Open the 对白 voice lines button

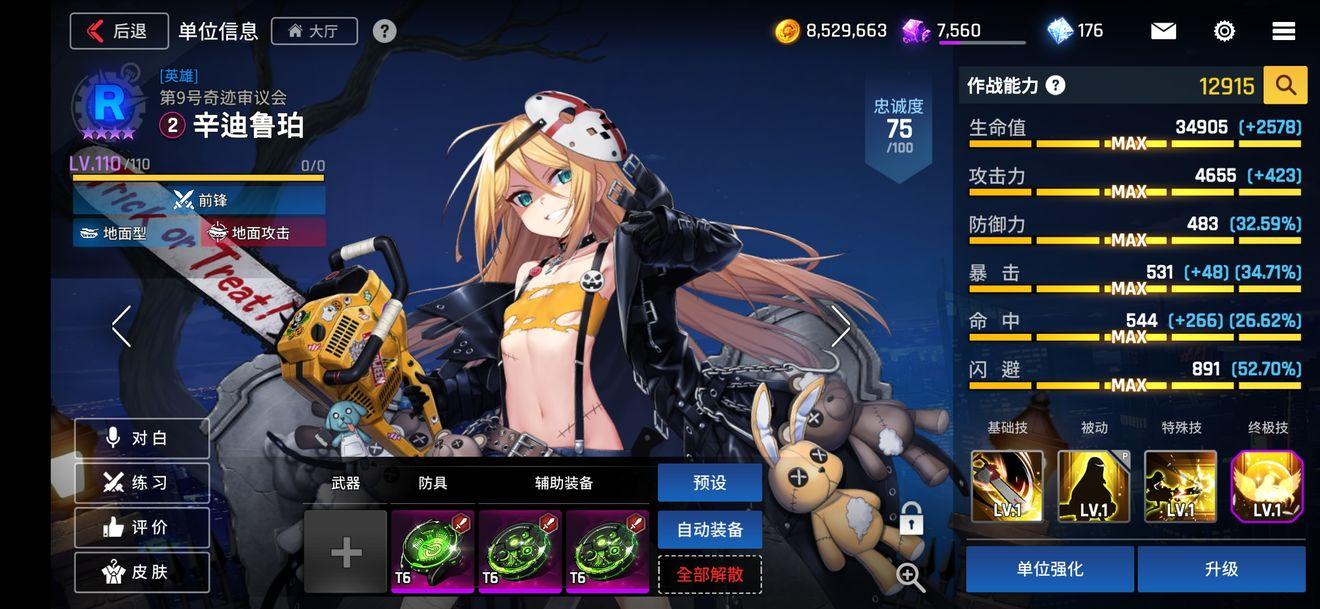point(141,438)
